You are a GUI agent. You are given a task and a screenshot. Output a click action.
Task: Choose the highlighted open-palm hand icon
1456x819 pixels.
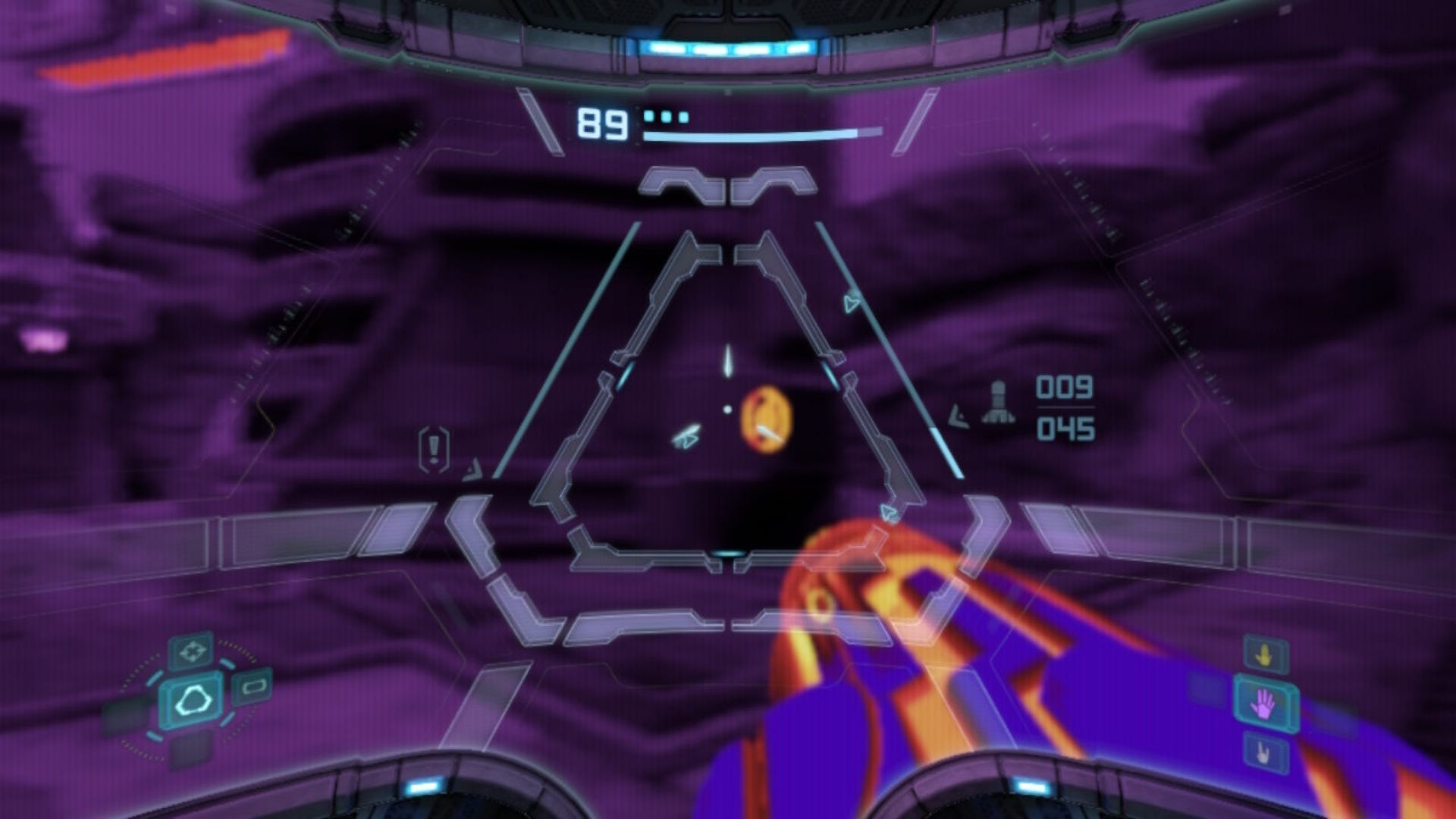coord(1263,703)
